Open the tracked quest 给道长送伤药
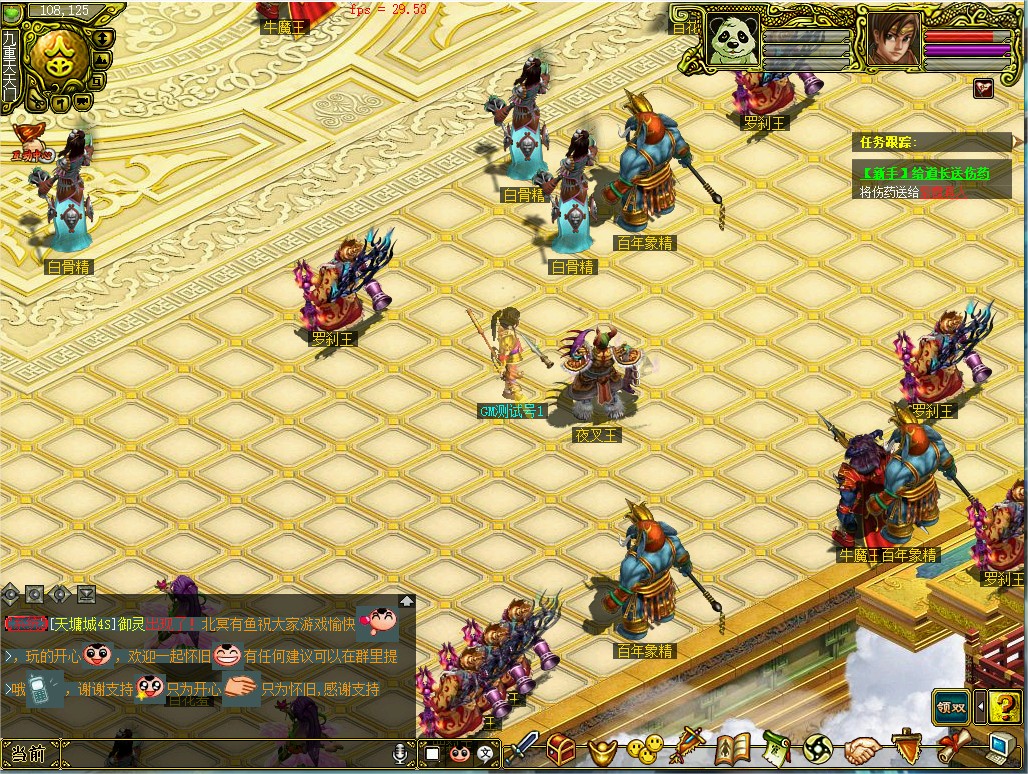Viewport: 1028px width, 774px height. (x=925, y=173)
